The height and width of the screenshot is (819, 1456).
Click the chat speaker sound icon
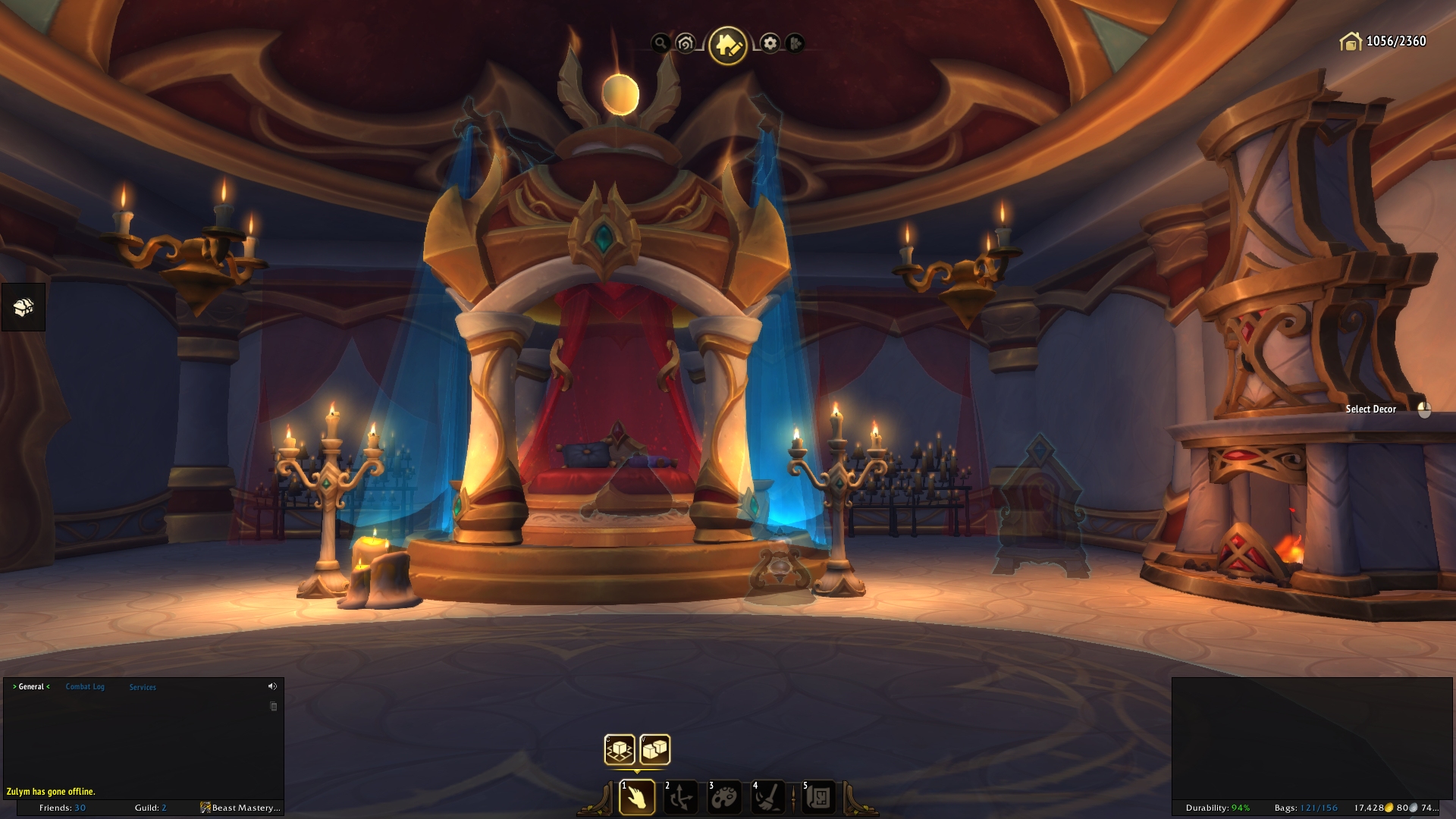[x=272, y=686]
